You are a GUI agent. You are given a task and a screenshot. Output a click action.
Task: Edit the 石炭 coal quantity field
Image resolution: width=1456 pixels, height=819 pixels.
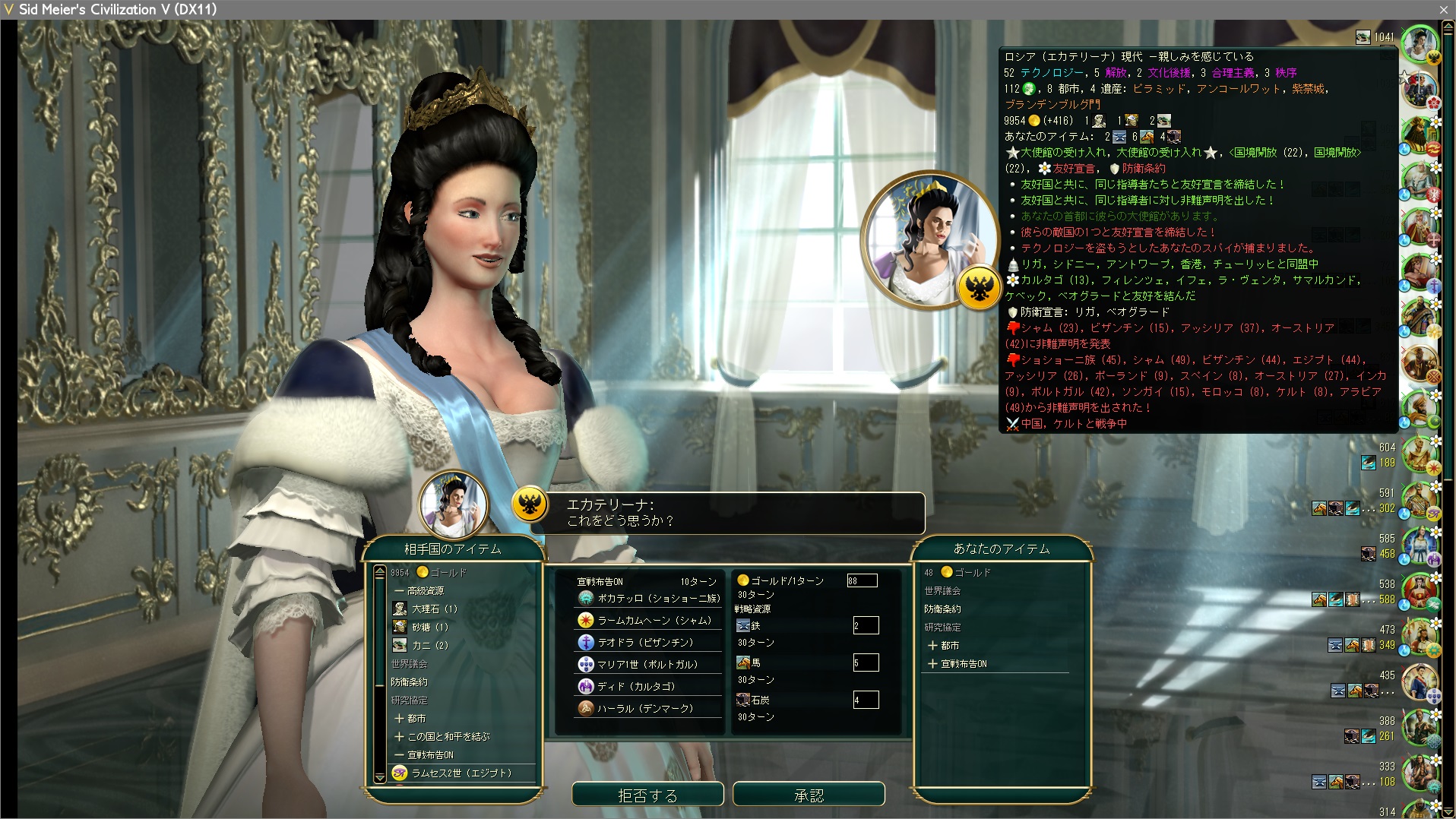click(866, 700)
